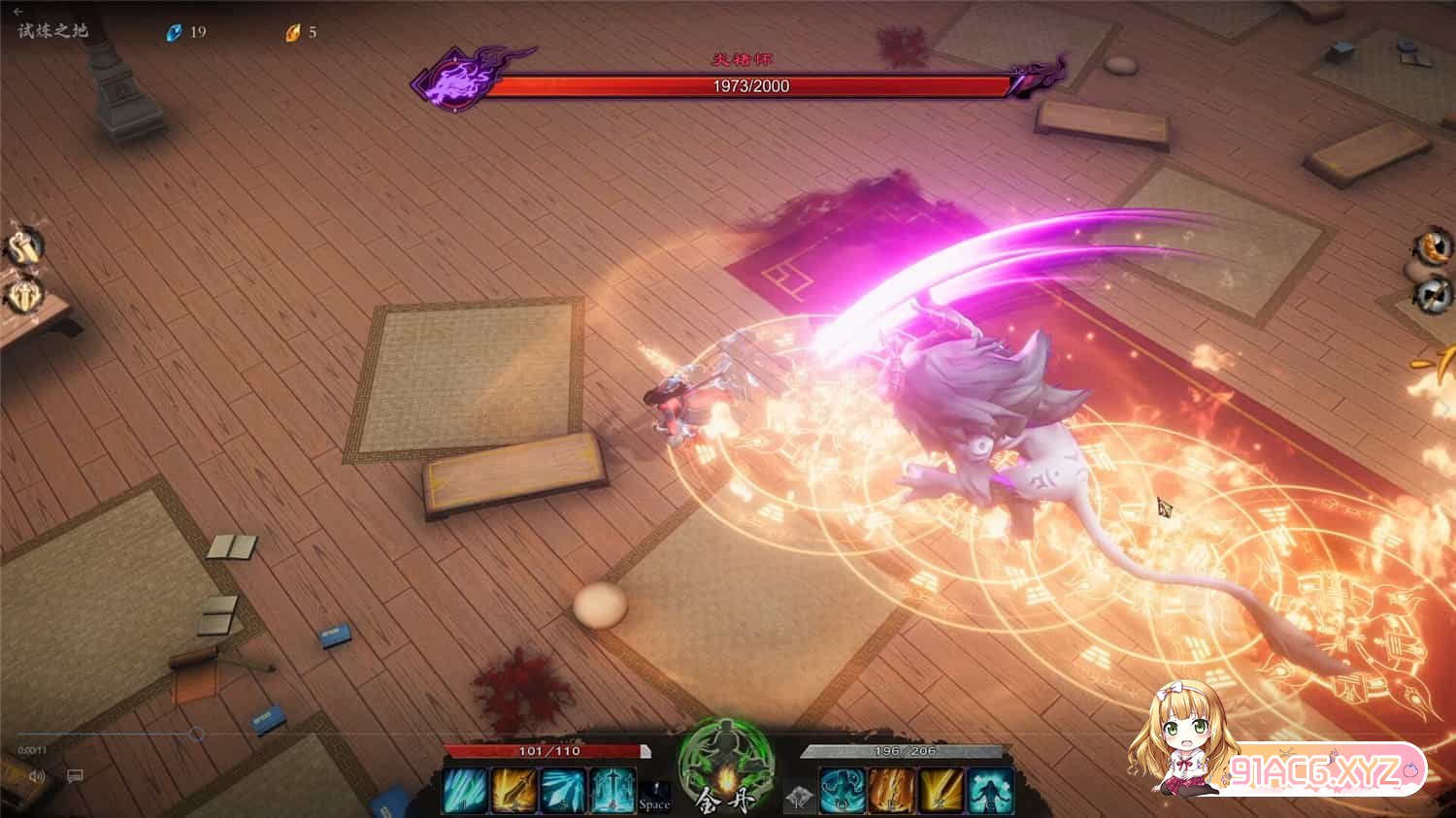
Task: Activate the teal whirlwind skill
Action: tap(842, 790)
